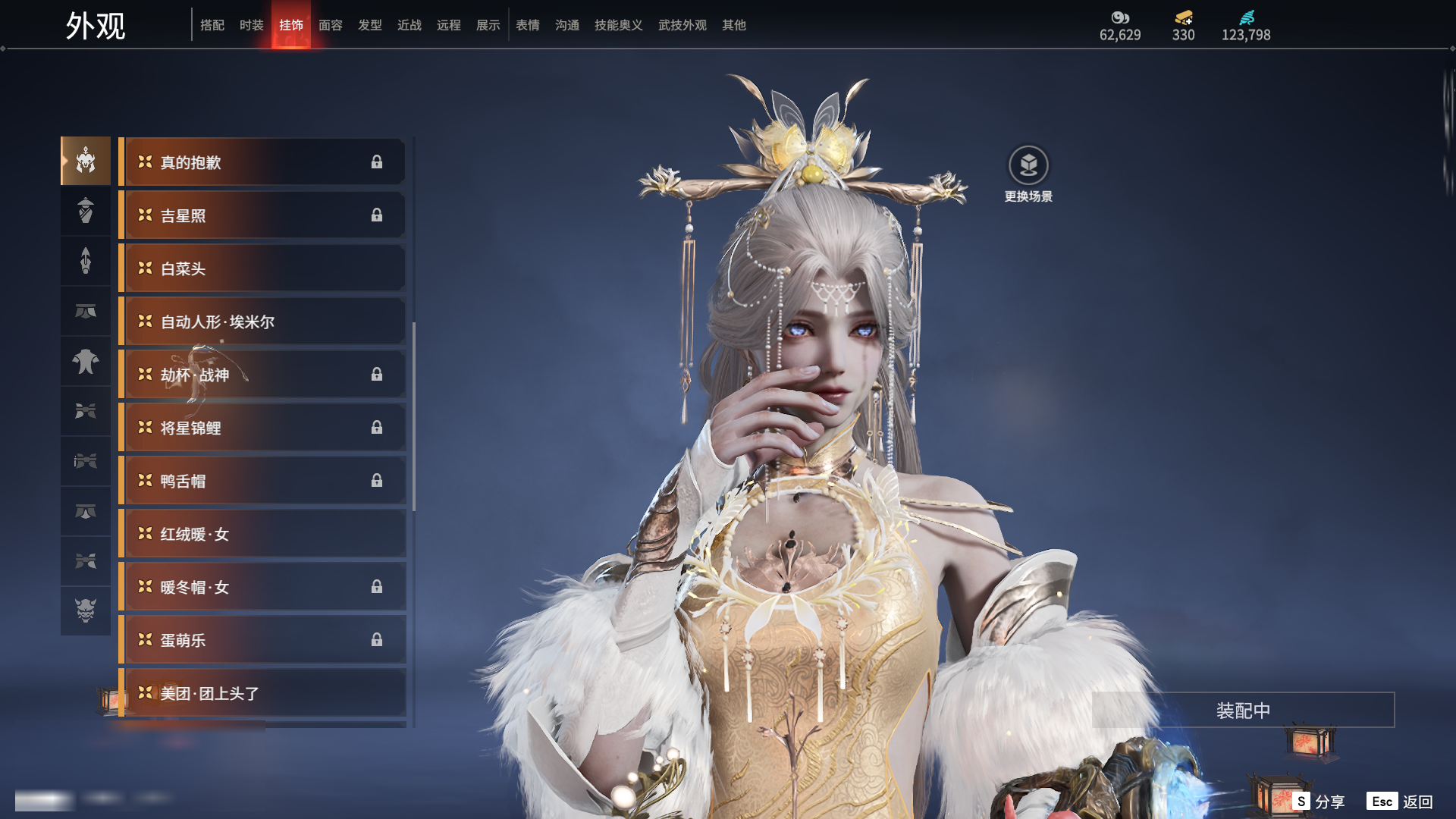
Task: Switch to the 表情 tab
Action: click(527, 25)
